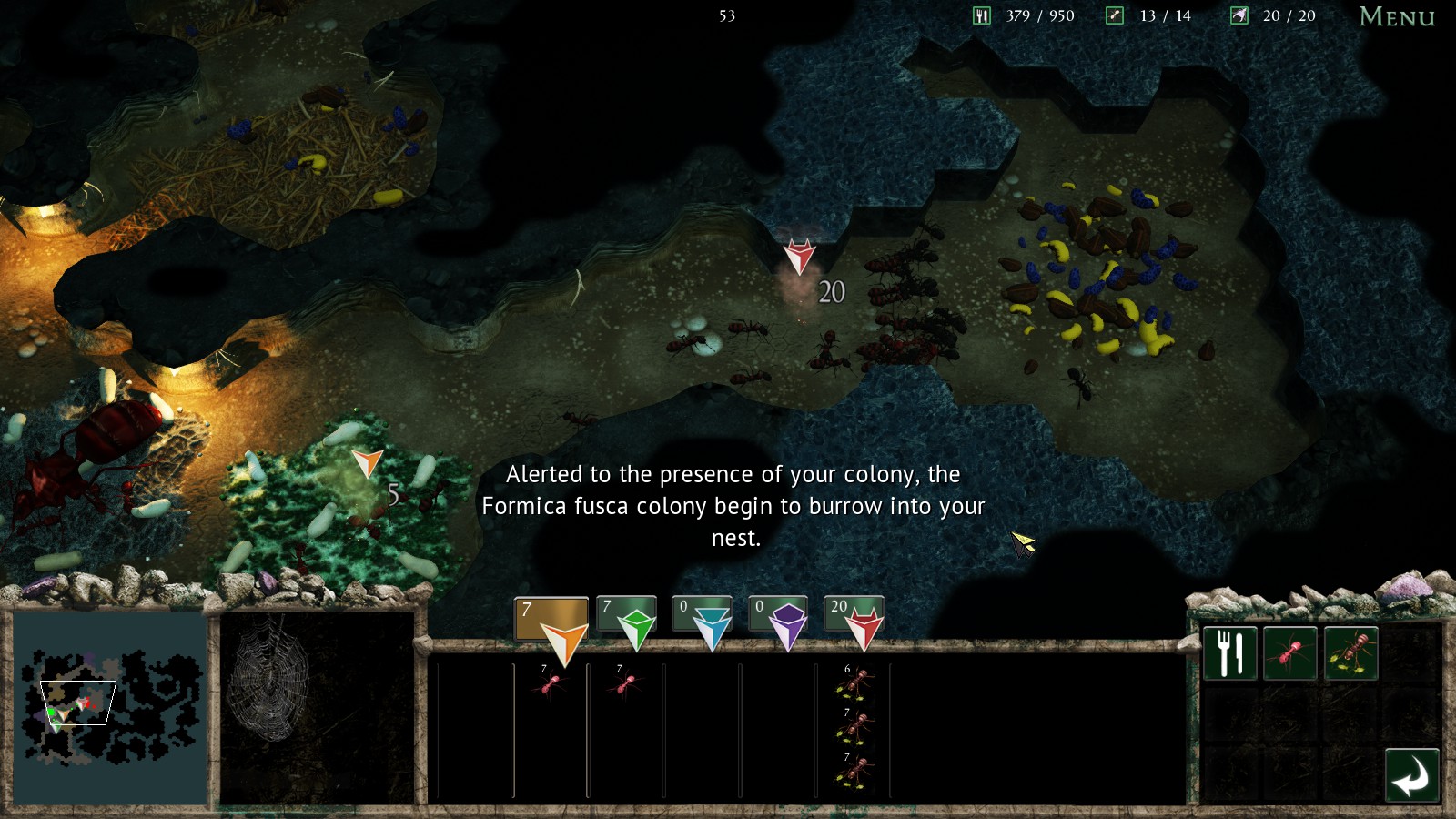Select the worker ants in the green group

pyautogui.click(x=625, y=683)
